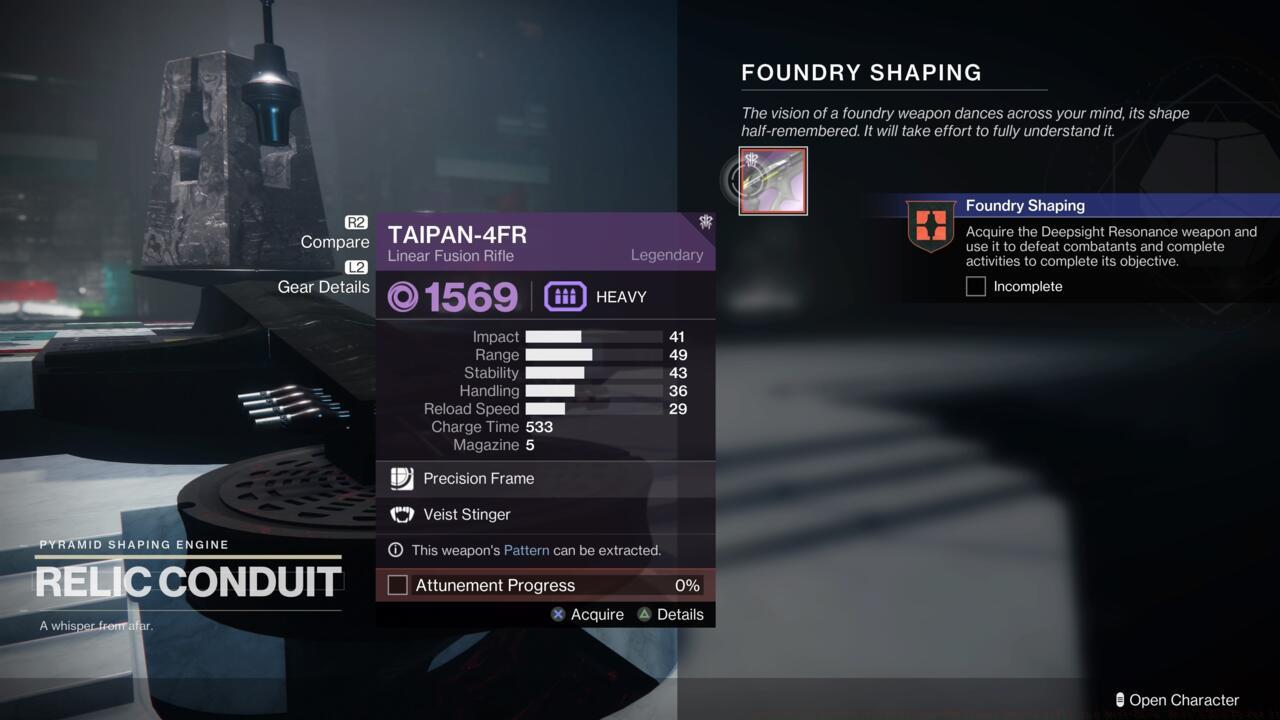Click the Veist Stinger trait icon
Screen dimensions: 1280x720
pyautogui.click(x=403, y=514)
